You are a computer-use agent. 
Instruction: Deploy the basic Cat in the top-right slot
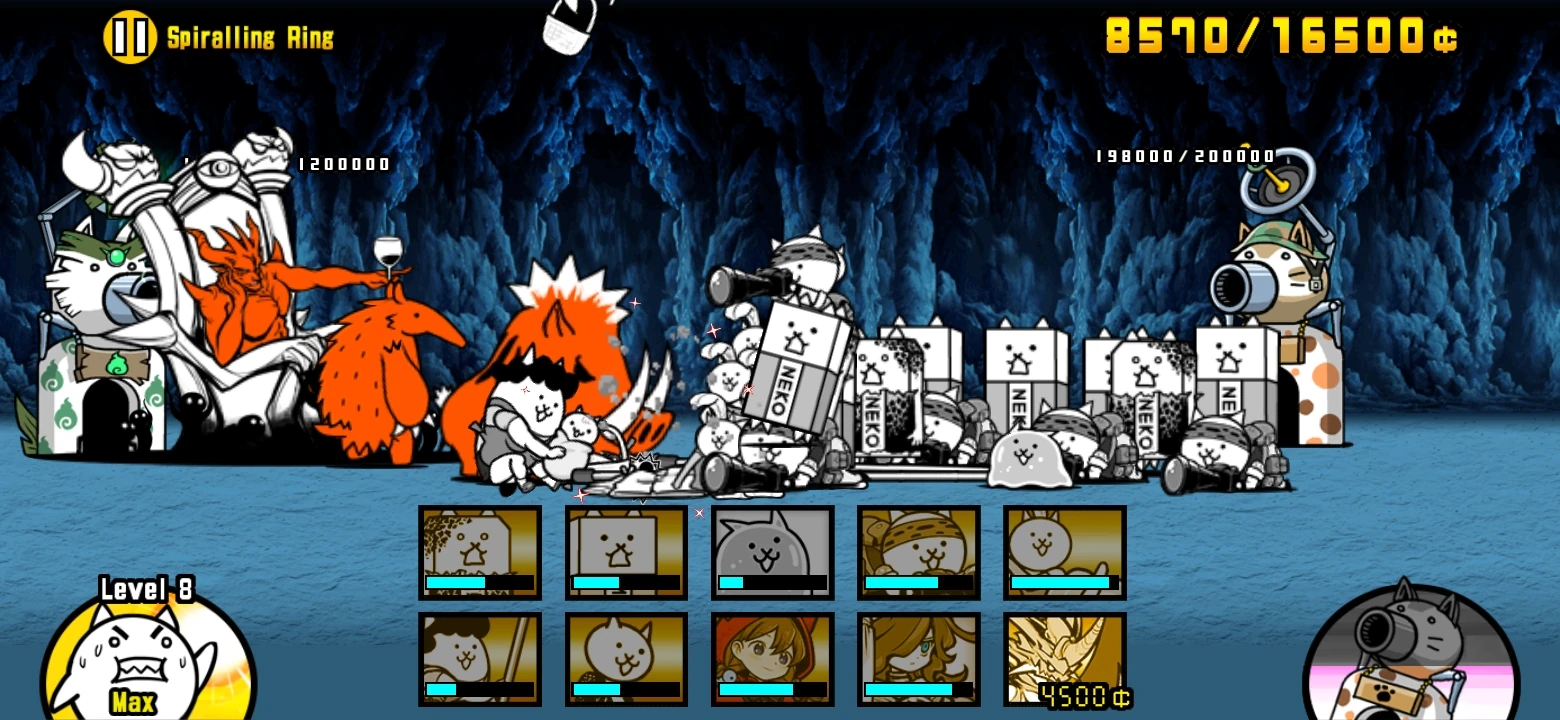(1064, 552)
